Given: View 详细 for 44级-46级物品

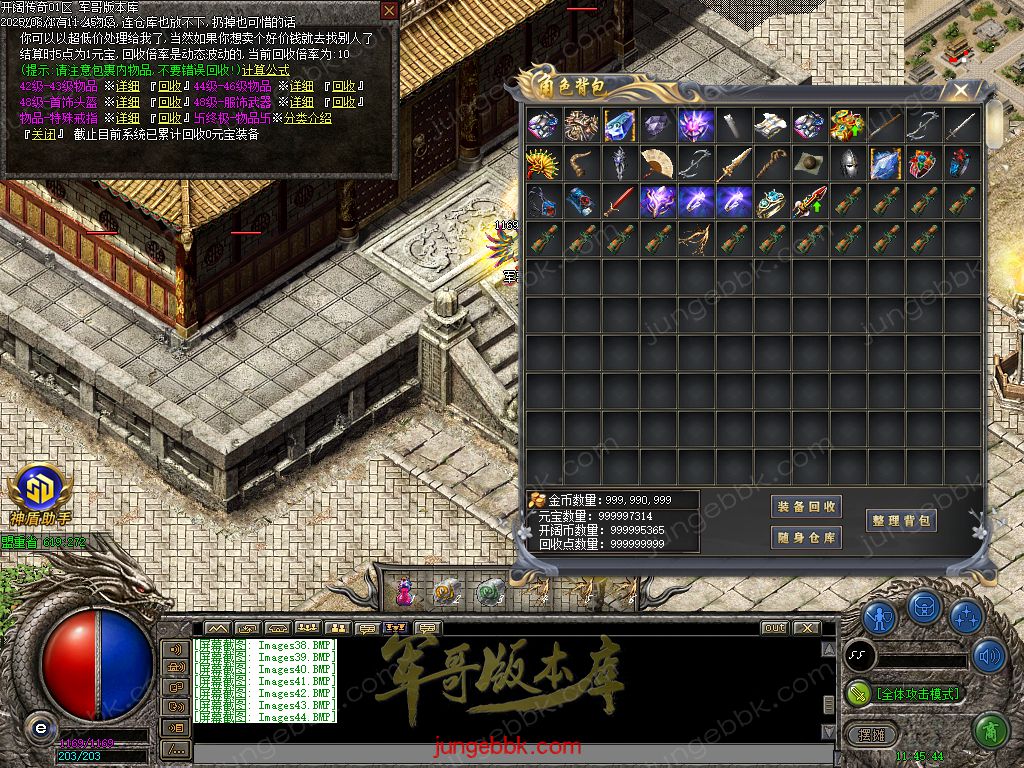Looking at the screenshot, I should click(x=301, y=86).
